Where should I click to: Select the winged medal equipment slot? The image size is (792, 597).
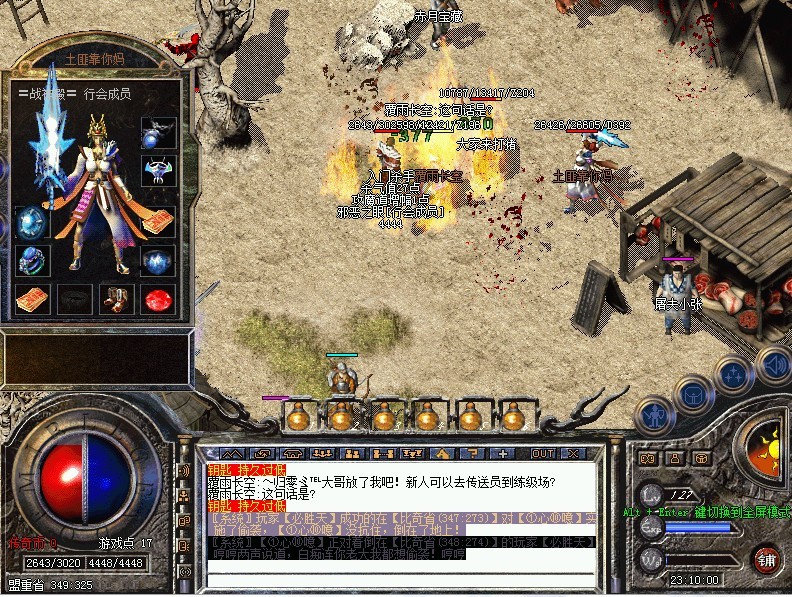[158, 173]
